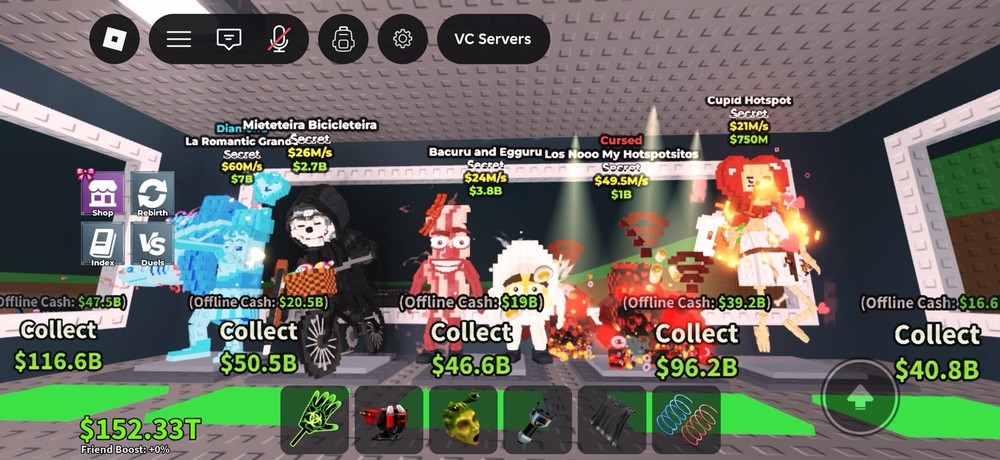Equip the dark cloak item
This screenshot has width=1000, height=460.
pyautogui.click(x=611, y=419)
